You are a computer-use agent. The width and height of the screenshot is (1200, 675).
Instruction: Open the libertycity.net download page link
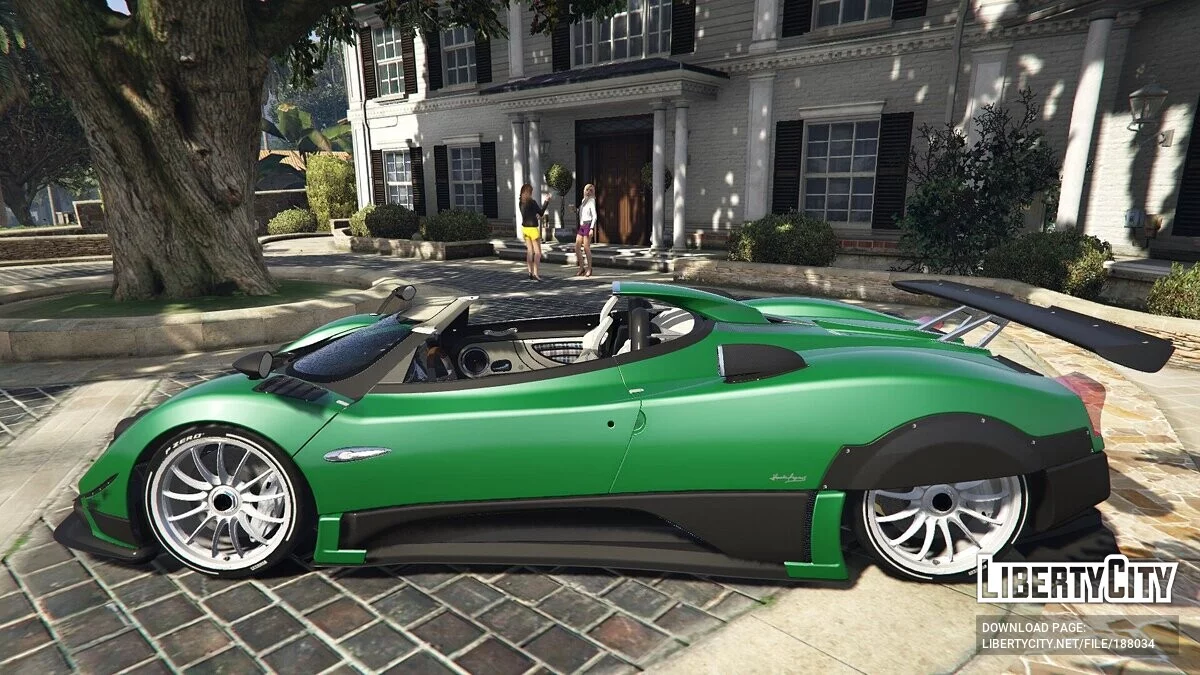(1068, 645)
